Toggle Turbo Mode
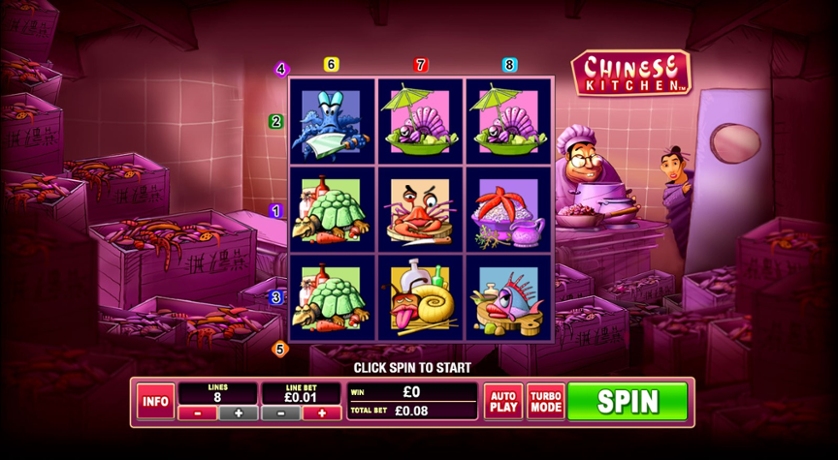This screenshot has height=460, width=838. [545, 401]
